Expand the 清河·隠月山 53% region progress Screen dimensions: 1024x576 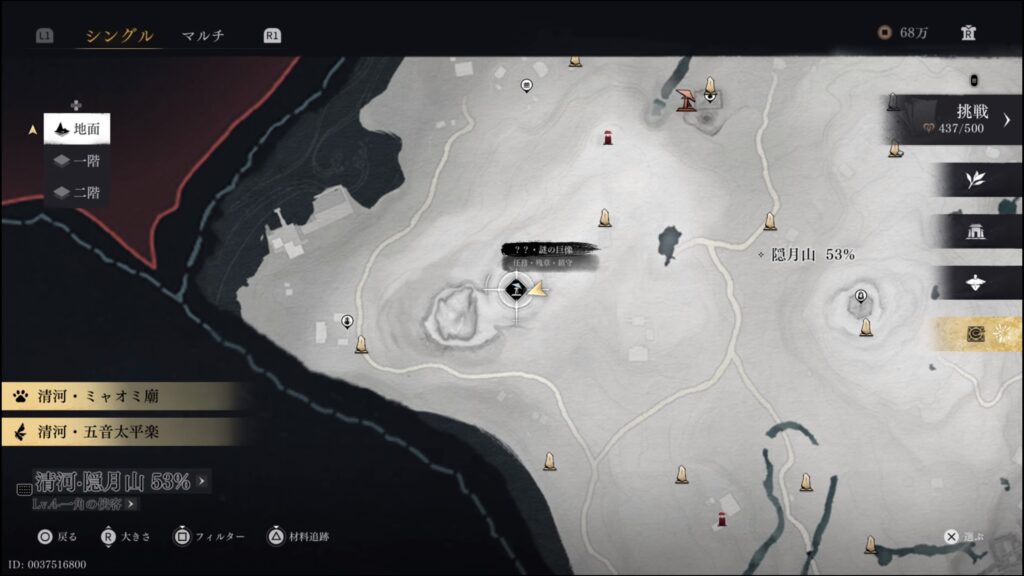pos(112,482)
